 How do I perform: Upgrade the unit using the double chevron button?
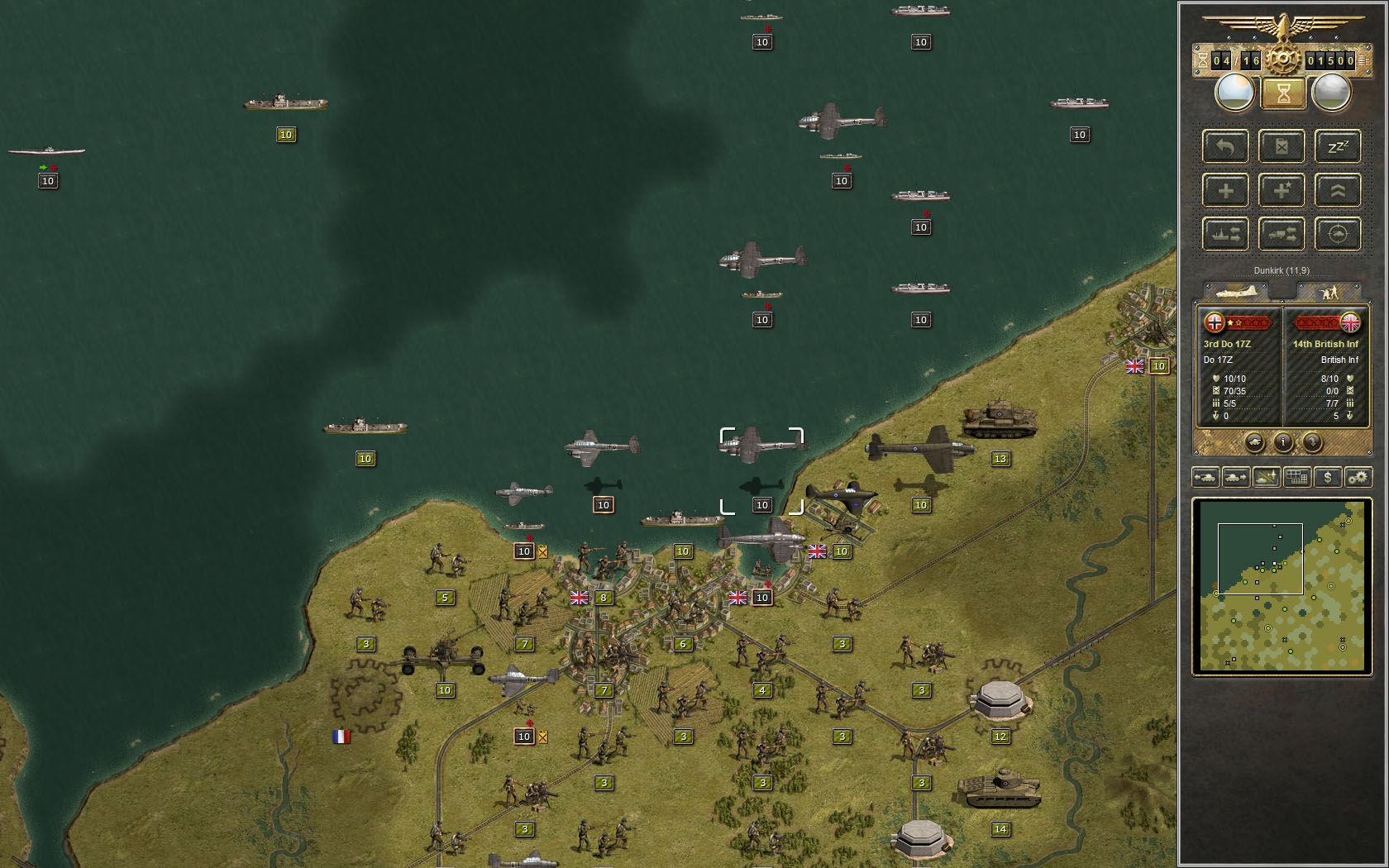click(x=1338, y=190)
